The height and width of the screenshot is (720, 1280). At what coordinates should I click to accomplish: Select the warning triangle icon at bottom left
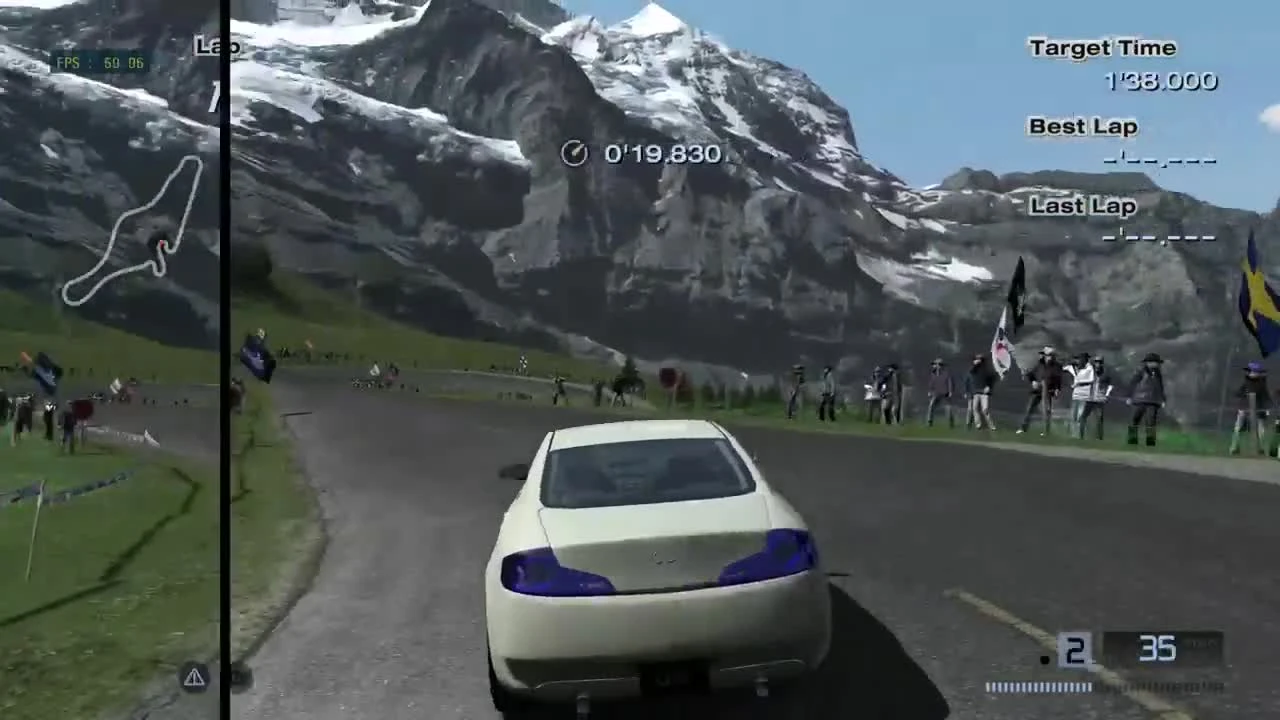193,677
